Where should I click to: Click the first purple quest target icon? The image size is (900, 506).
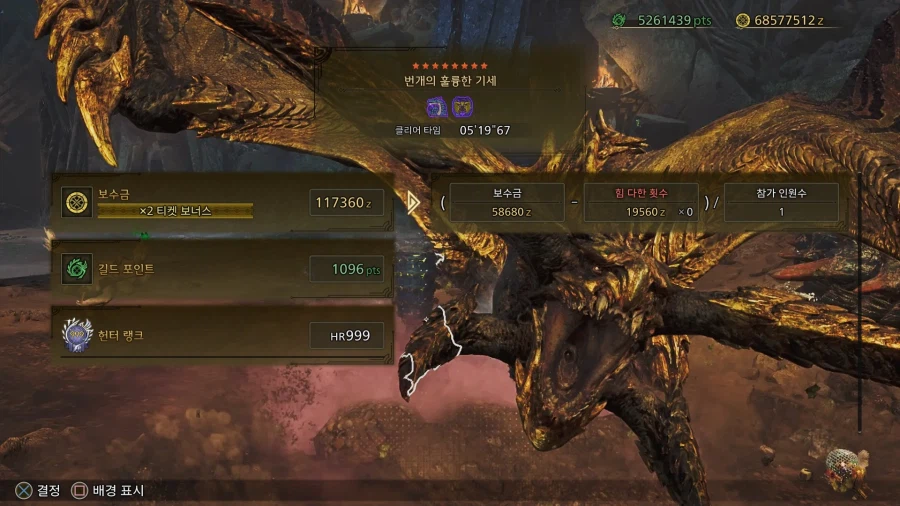(437, 108)
